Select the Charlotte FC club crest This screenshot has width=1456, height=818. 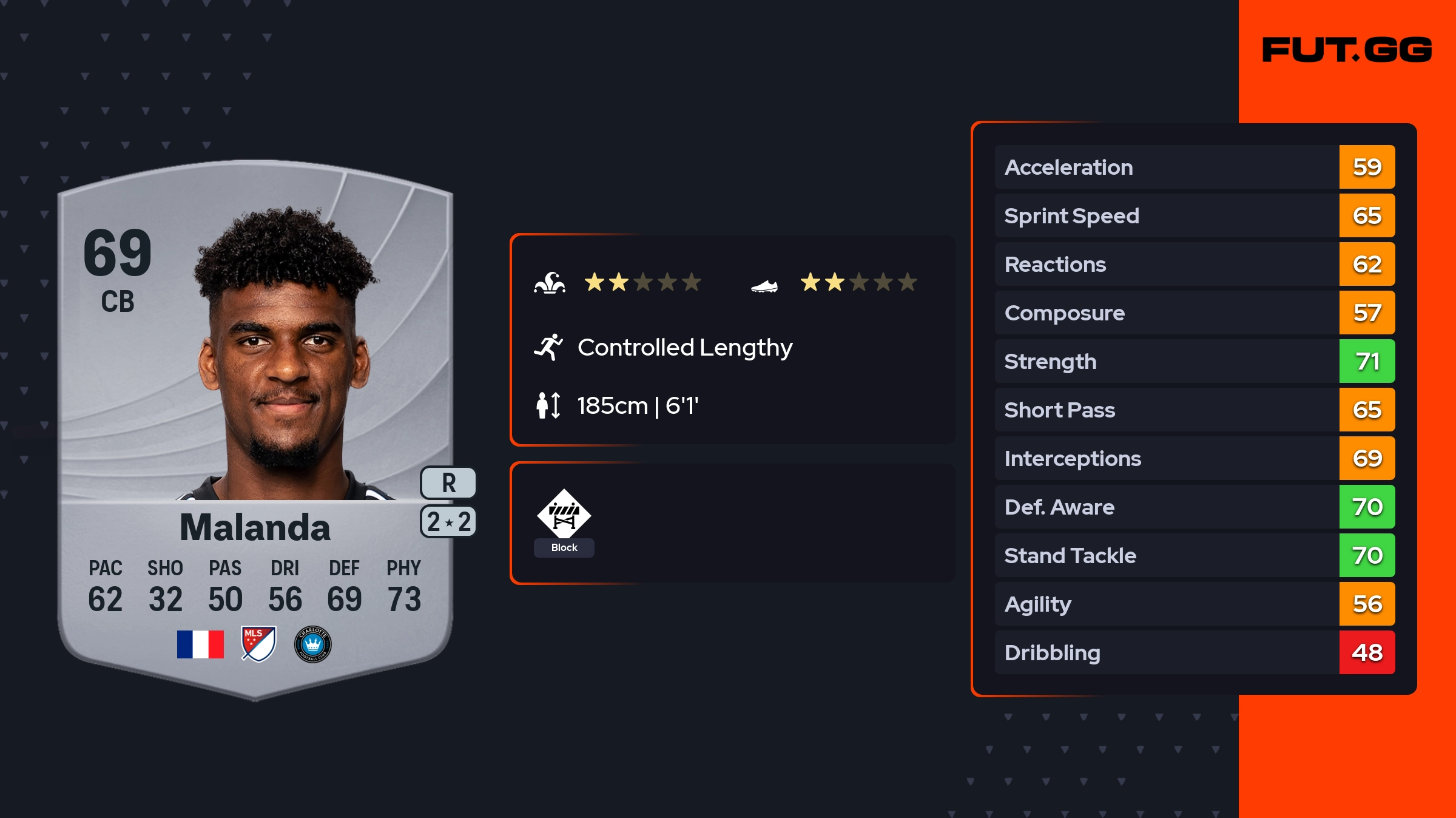(x=312, y=644)
